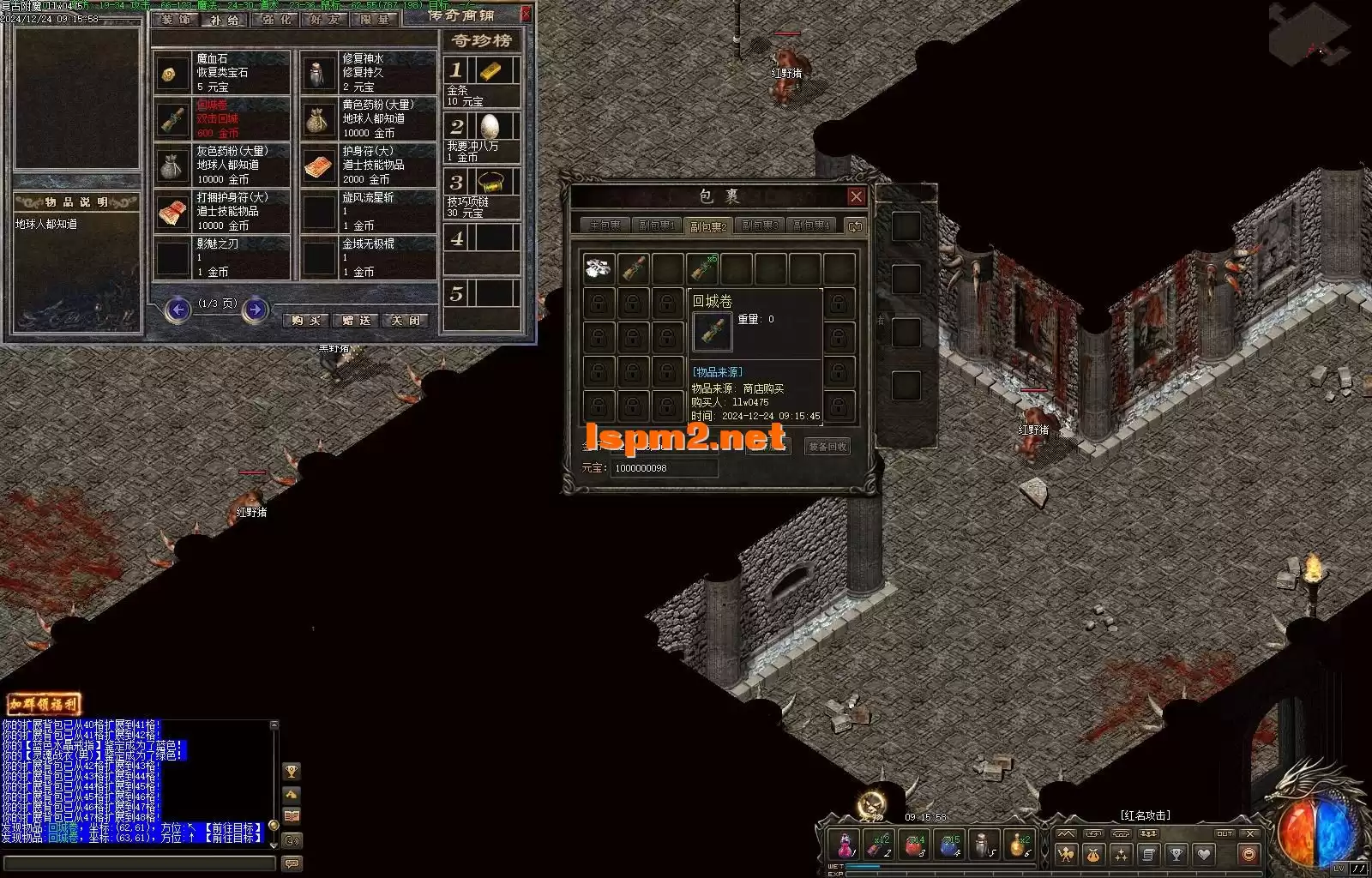The image size is (1372, 878).
Task: Open the bag icon on bottom toolbar
Action: click(x=1093, y=854)
